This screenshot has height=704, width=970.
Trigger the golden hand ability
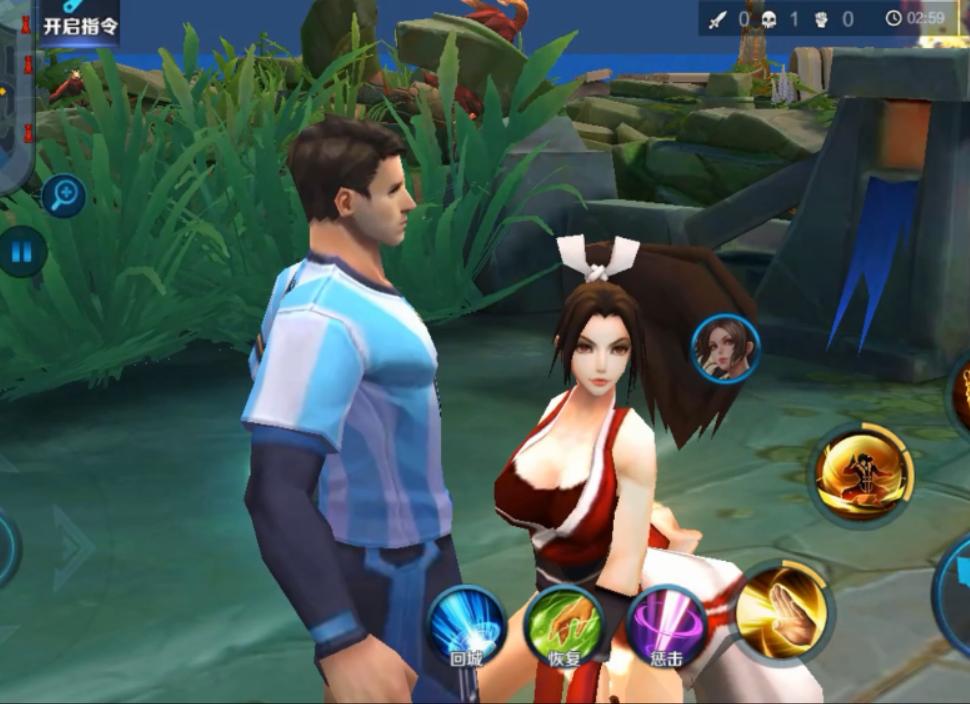point(784,611)
